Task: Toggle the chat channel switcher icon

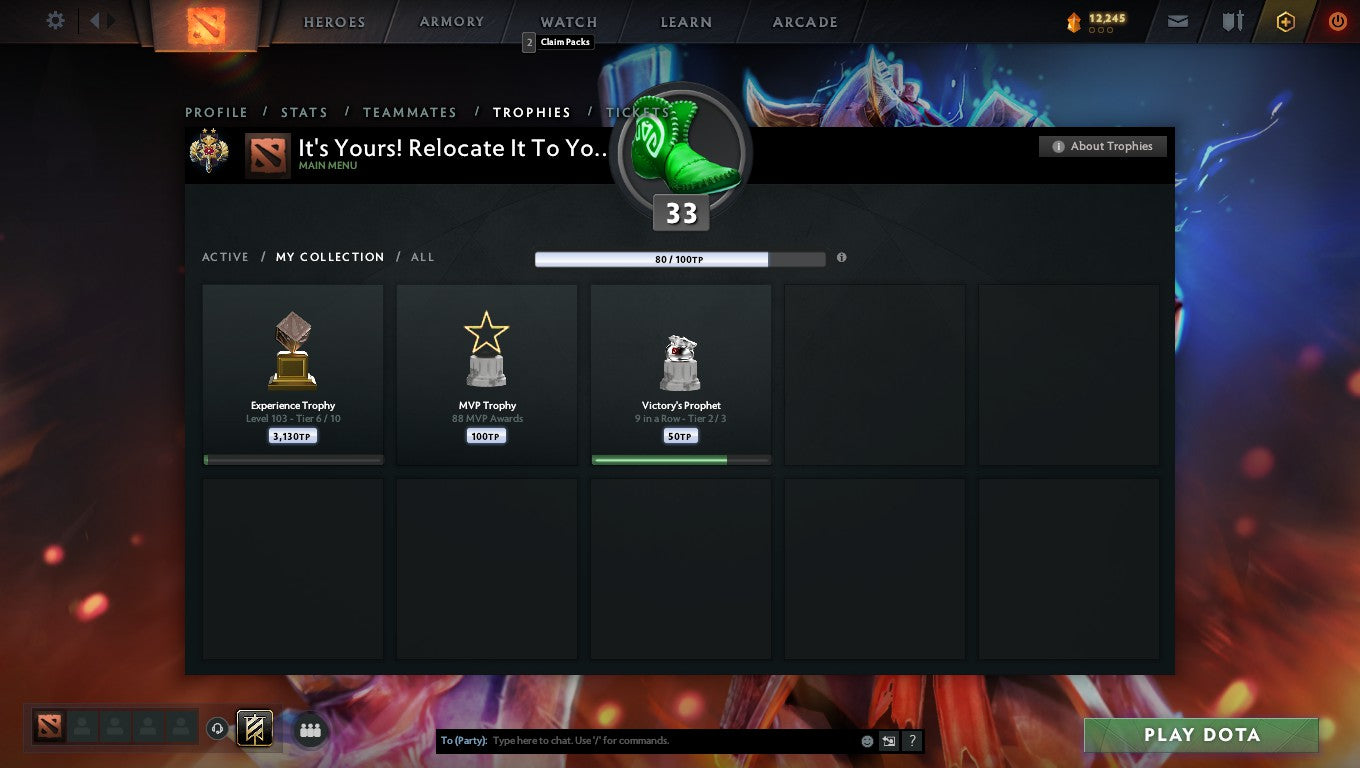Action: 888,741
